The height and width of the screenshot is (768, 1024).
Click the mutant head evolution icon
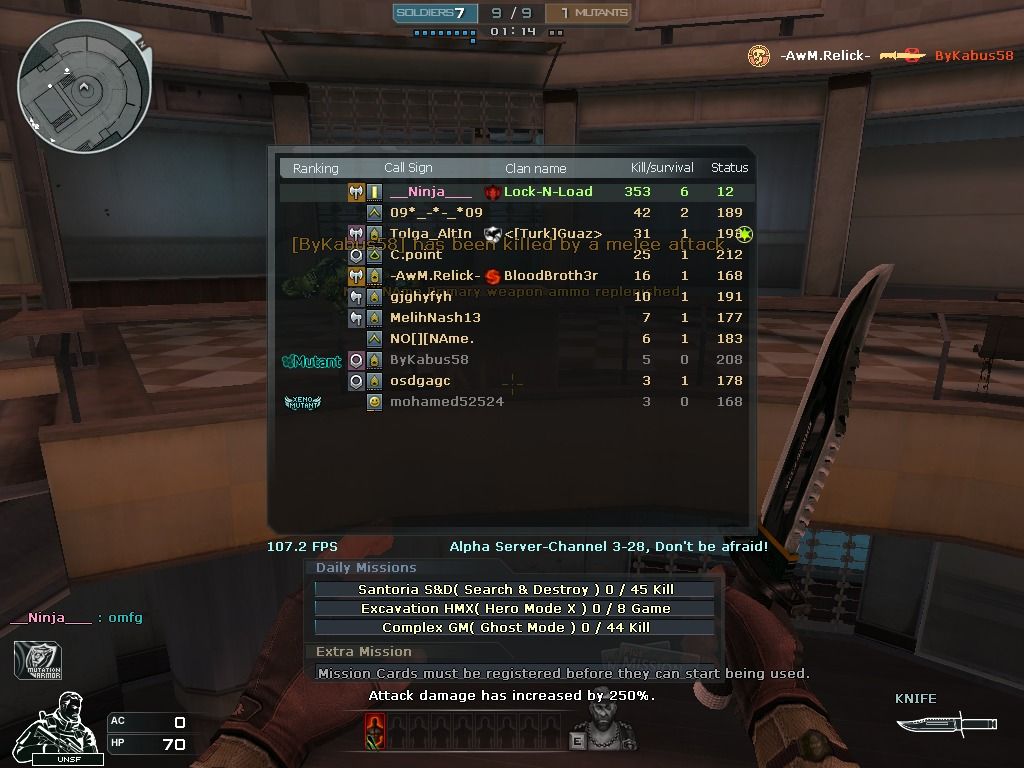602,726
